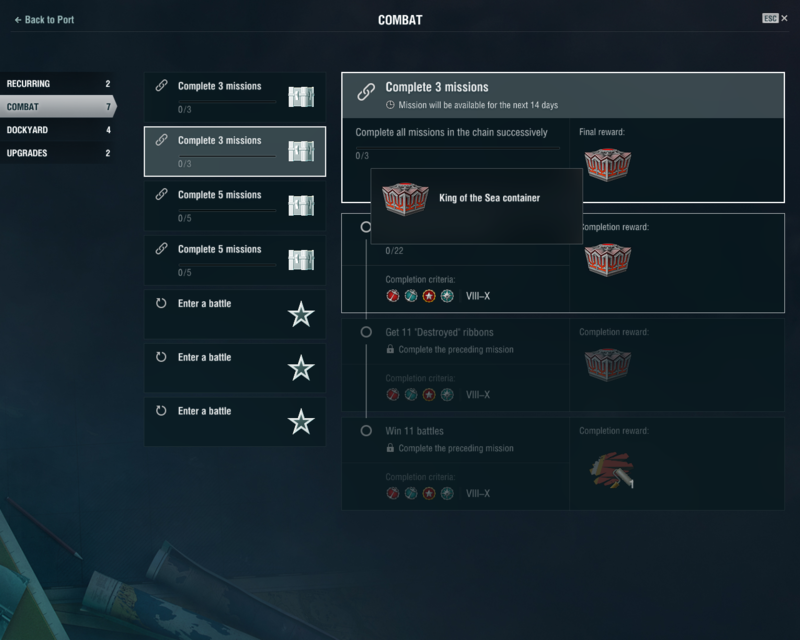Go back to Port
Viewport: 800px width, 640px height.
(44, 20)
